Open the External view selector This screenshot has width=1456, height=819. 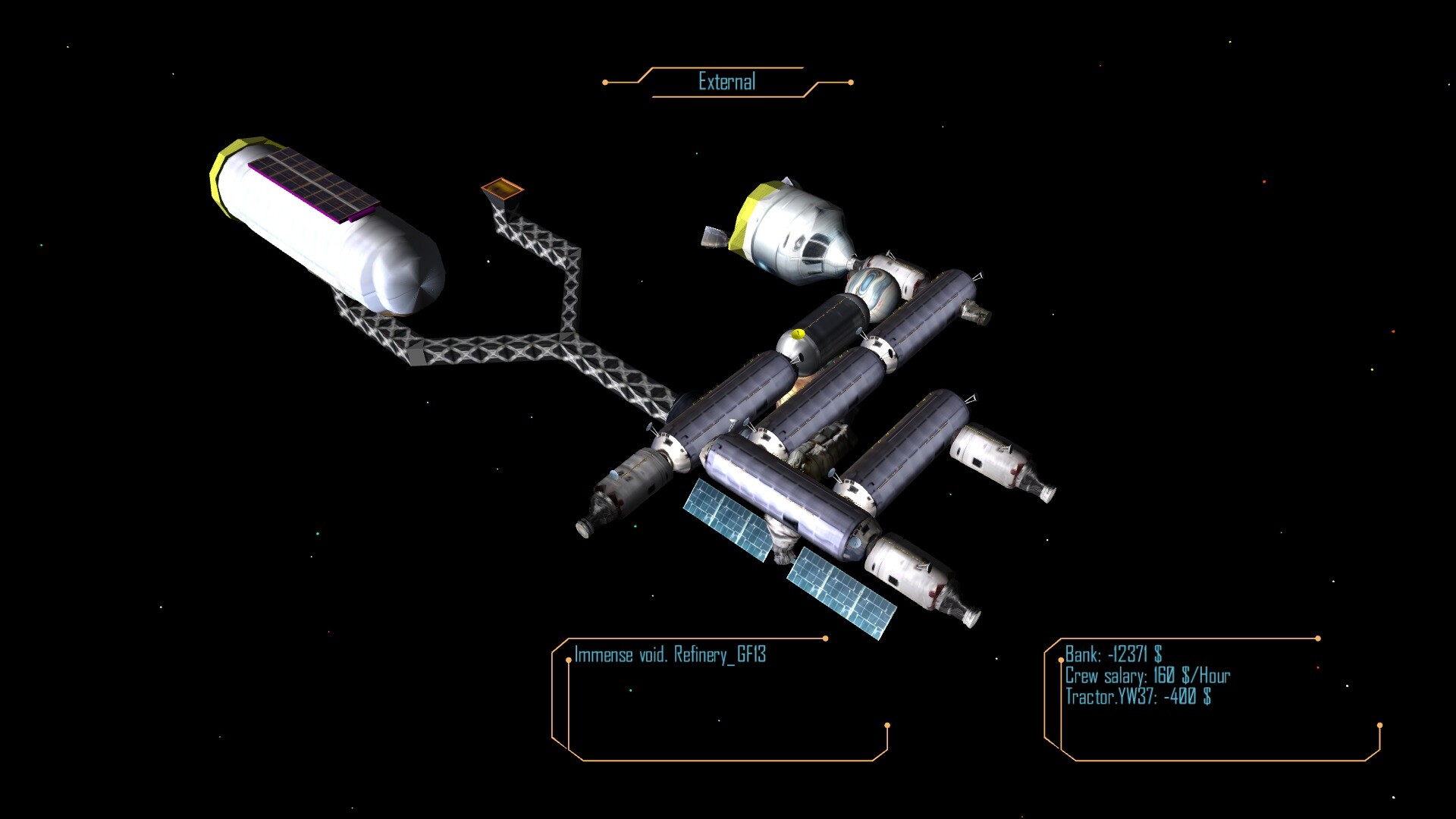pyautogui.click(x=726, y=80)
